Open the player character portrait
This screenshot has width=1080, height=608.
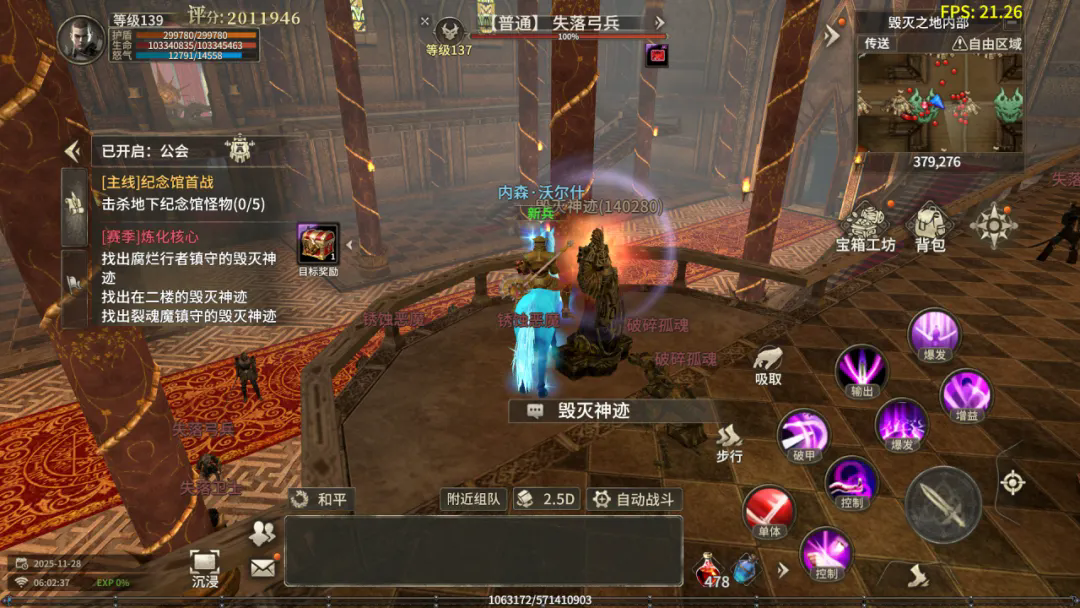(81, 40)
